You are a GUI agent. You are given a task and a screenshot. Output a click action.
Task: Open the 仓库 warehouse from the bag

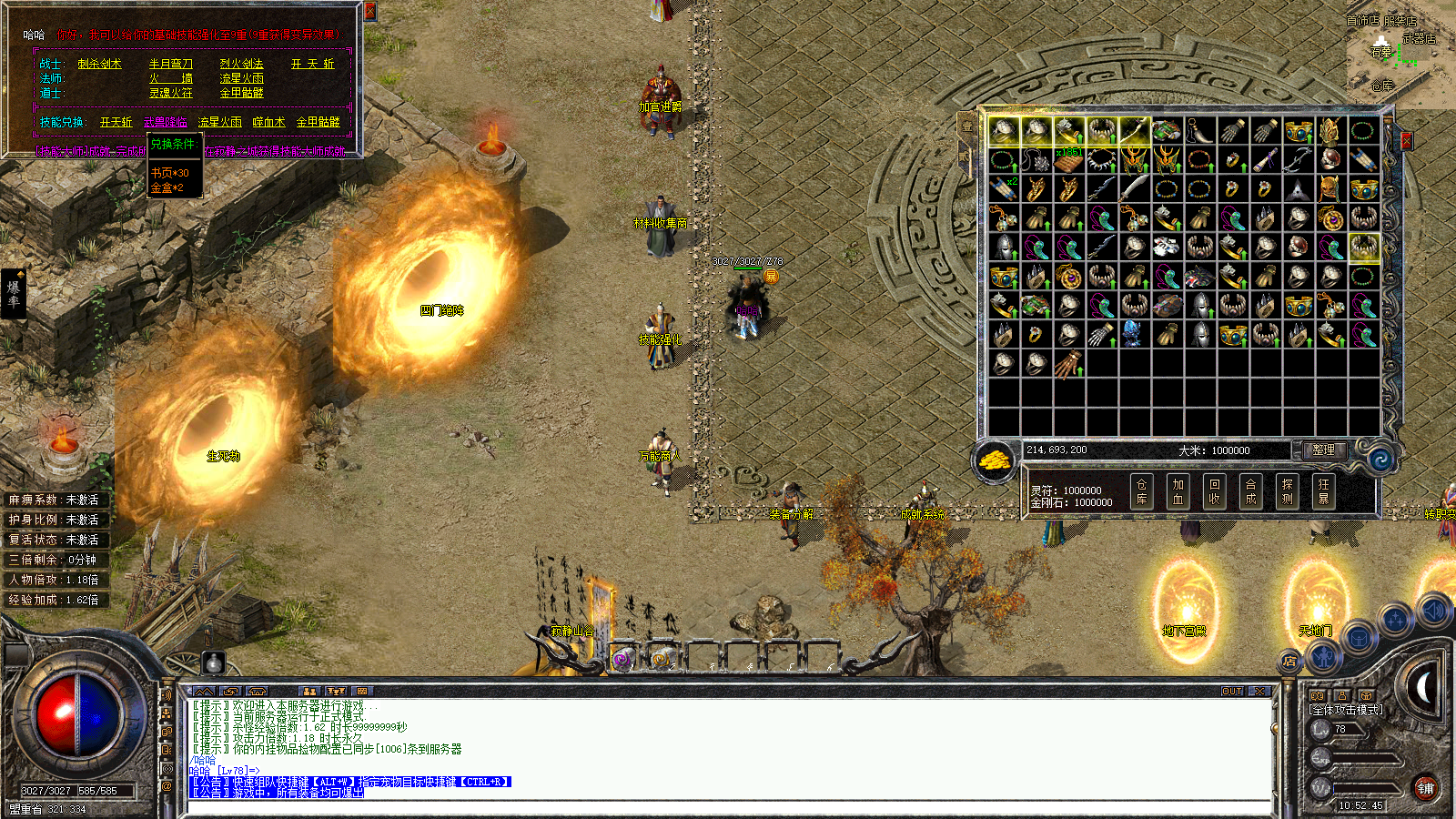1141,491
